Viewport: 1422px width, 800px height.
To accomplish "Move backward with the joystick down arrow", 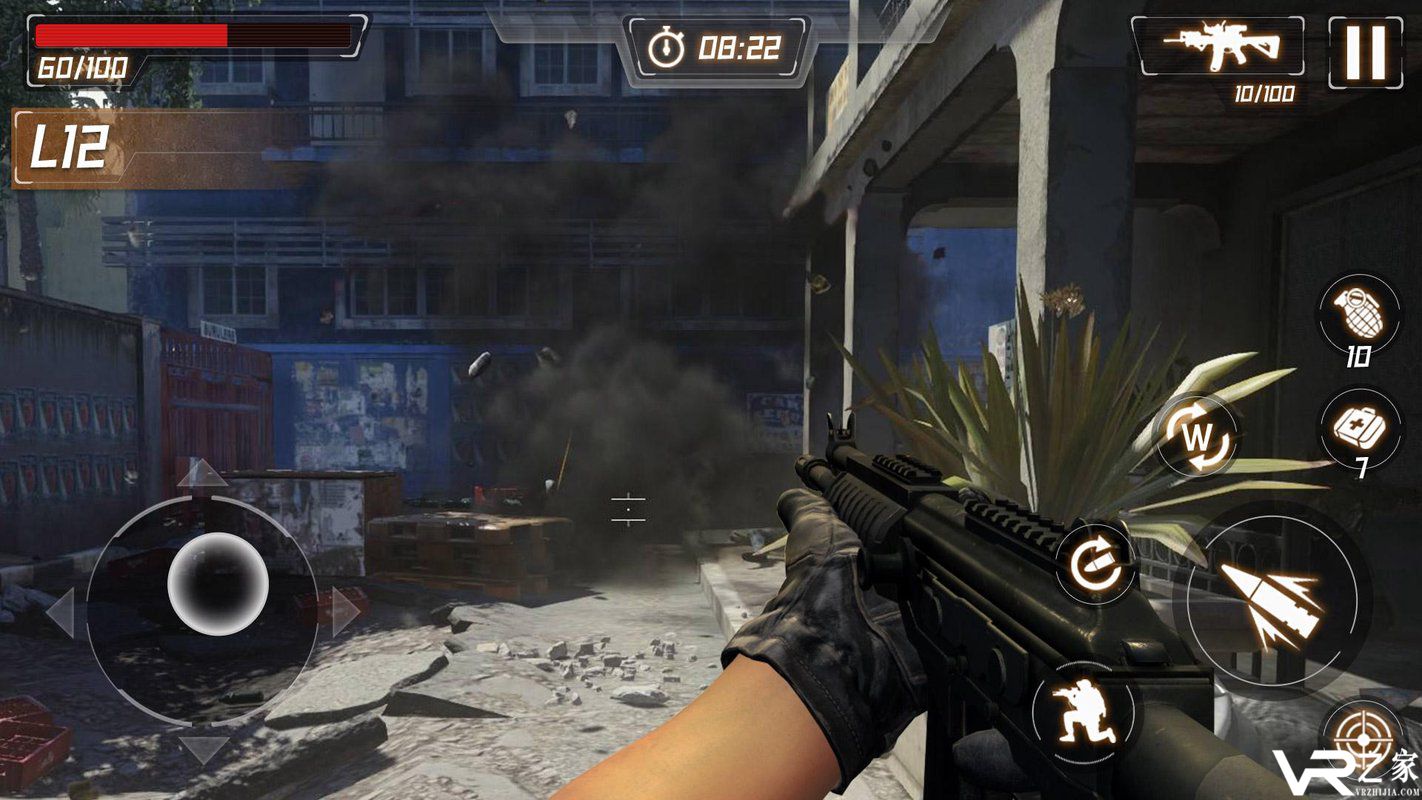I will coord(203,748).
